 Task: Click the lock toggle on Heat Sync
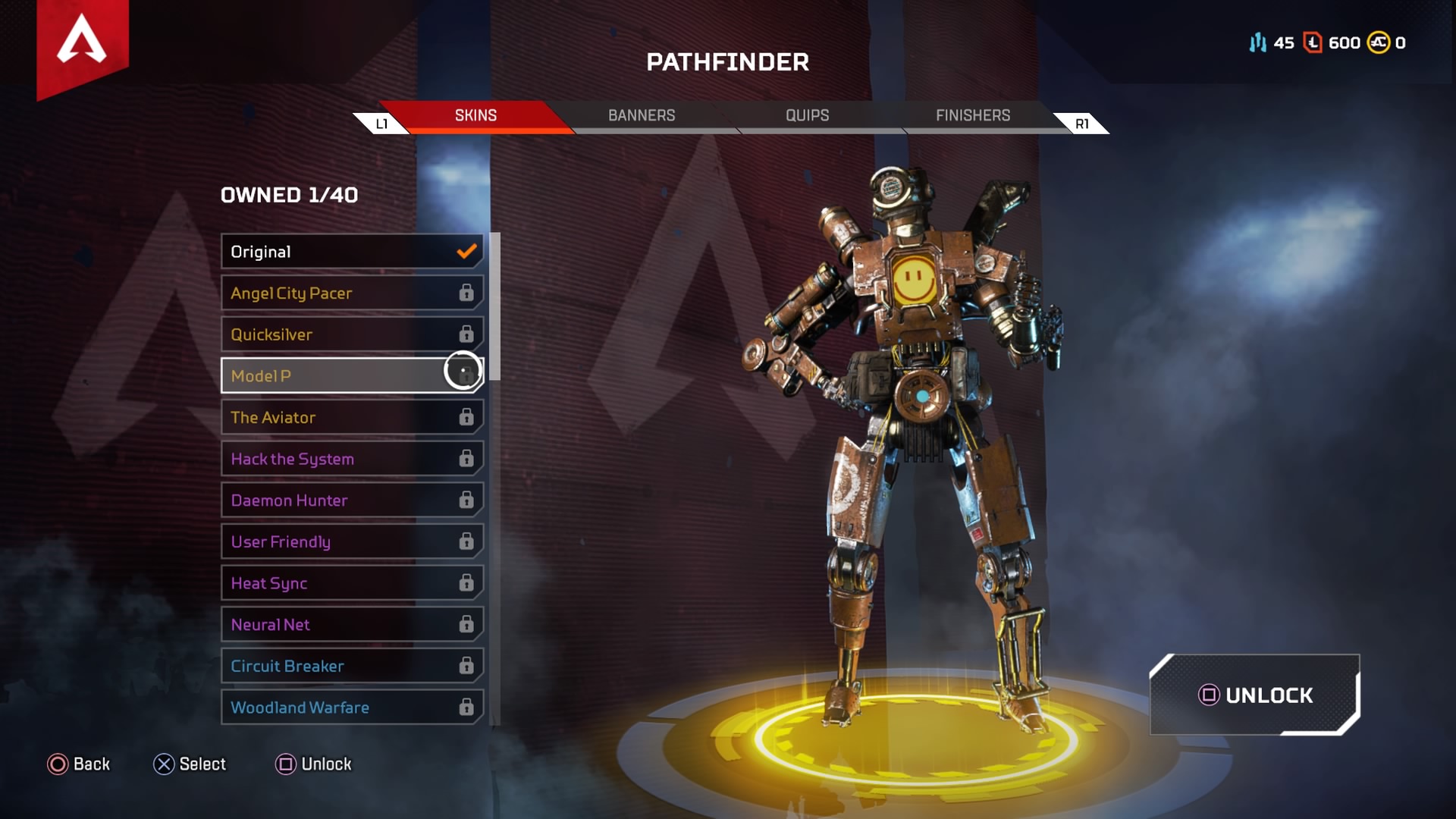pyautogui.click(x=466, y=582)
